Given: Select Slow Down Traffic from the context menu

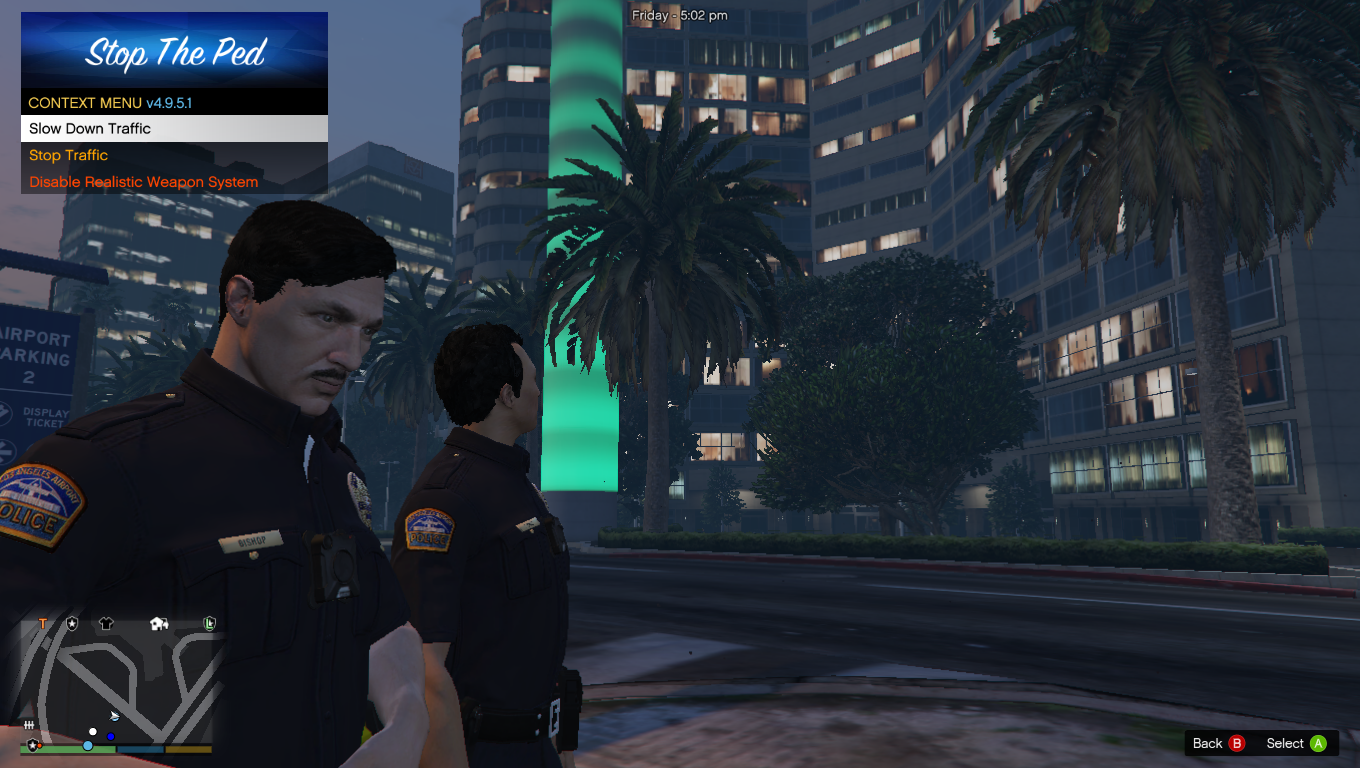Looking at the screenshot, I should tap(92, 128).
